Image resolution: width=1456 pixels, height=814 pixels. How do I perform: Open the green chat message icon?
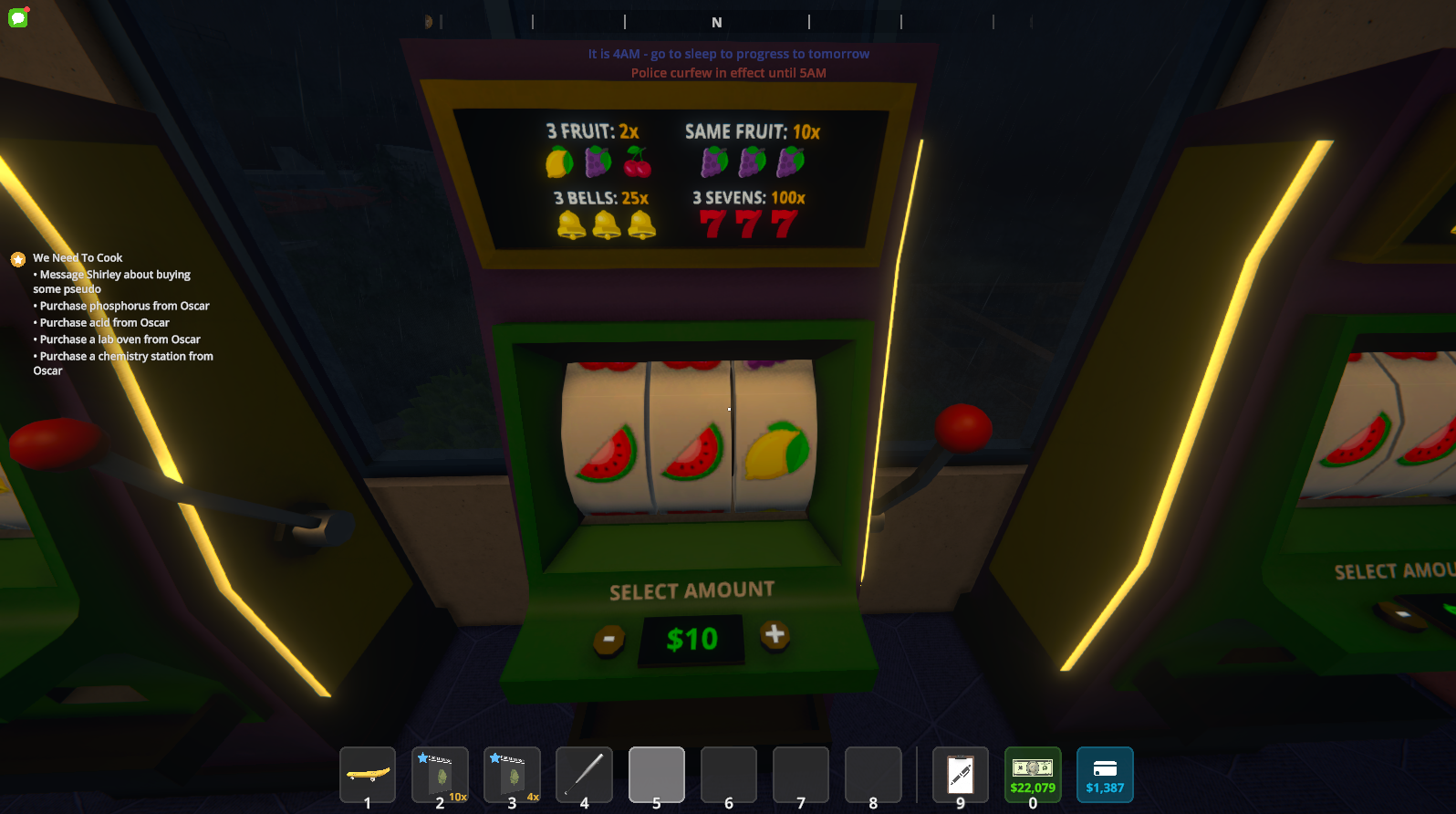(x=18, y=16)
